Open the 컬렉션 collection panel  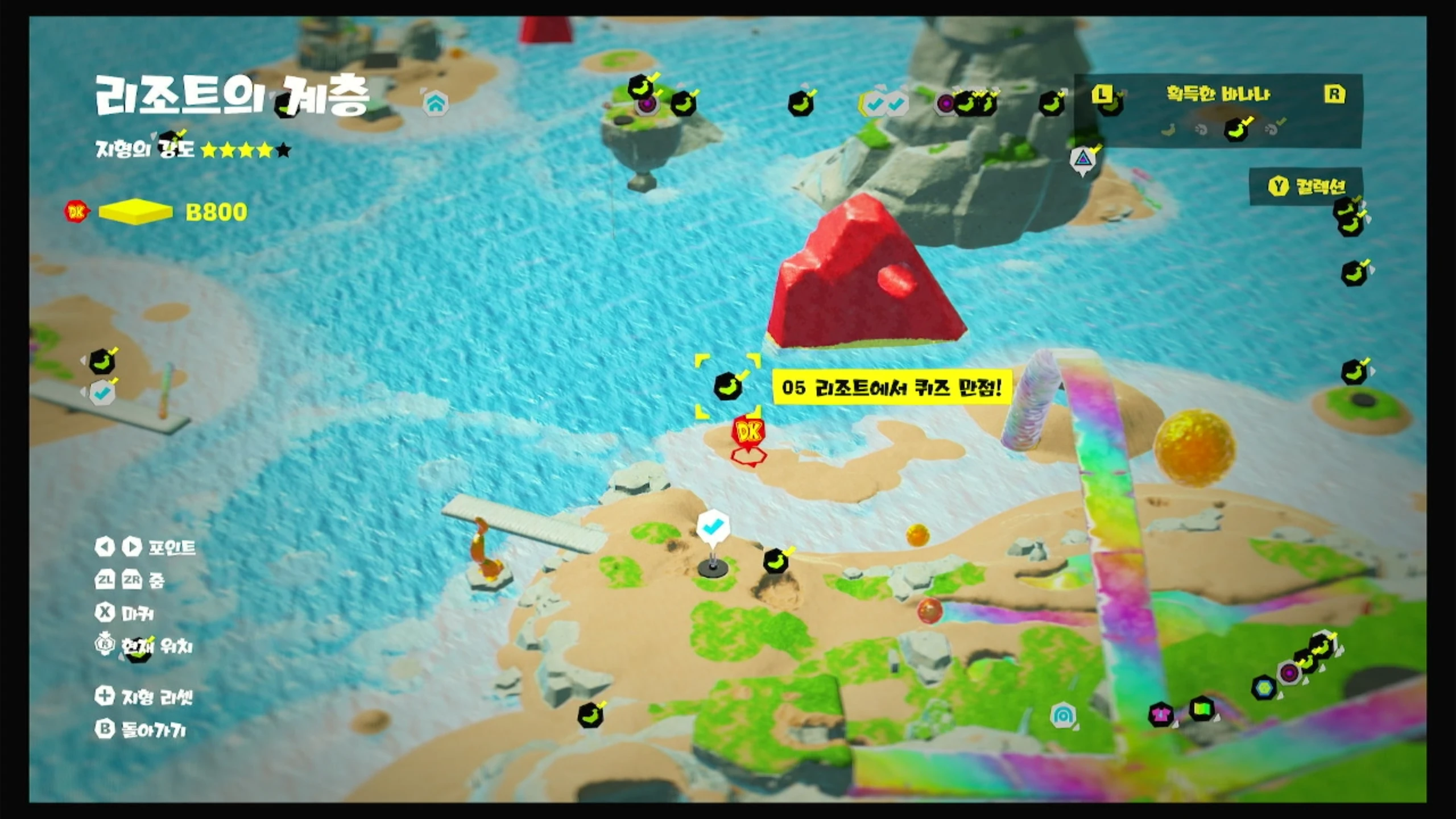[1306, 186]
